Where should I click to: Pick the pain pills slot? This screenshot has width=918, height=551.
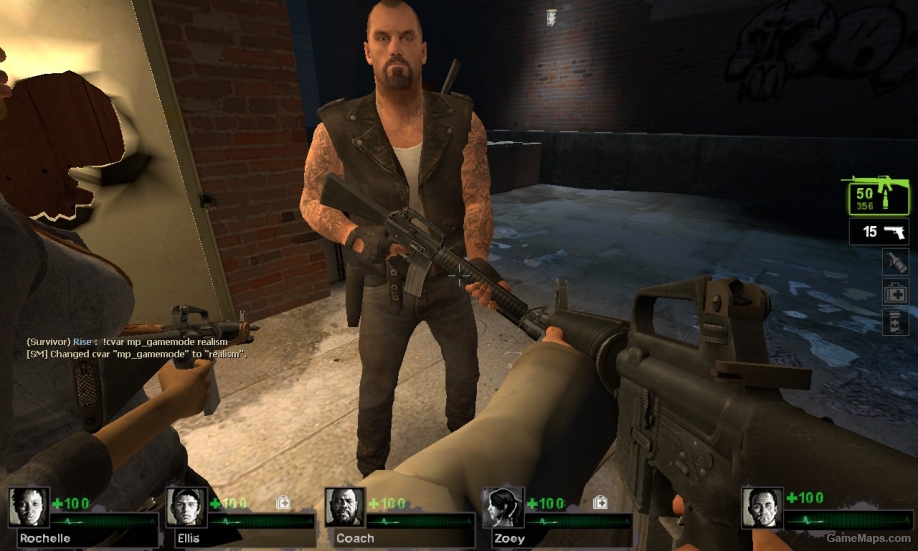[x=894, y=322]
